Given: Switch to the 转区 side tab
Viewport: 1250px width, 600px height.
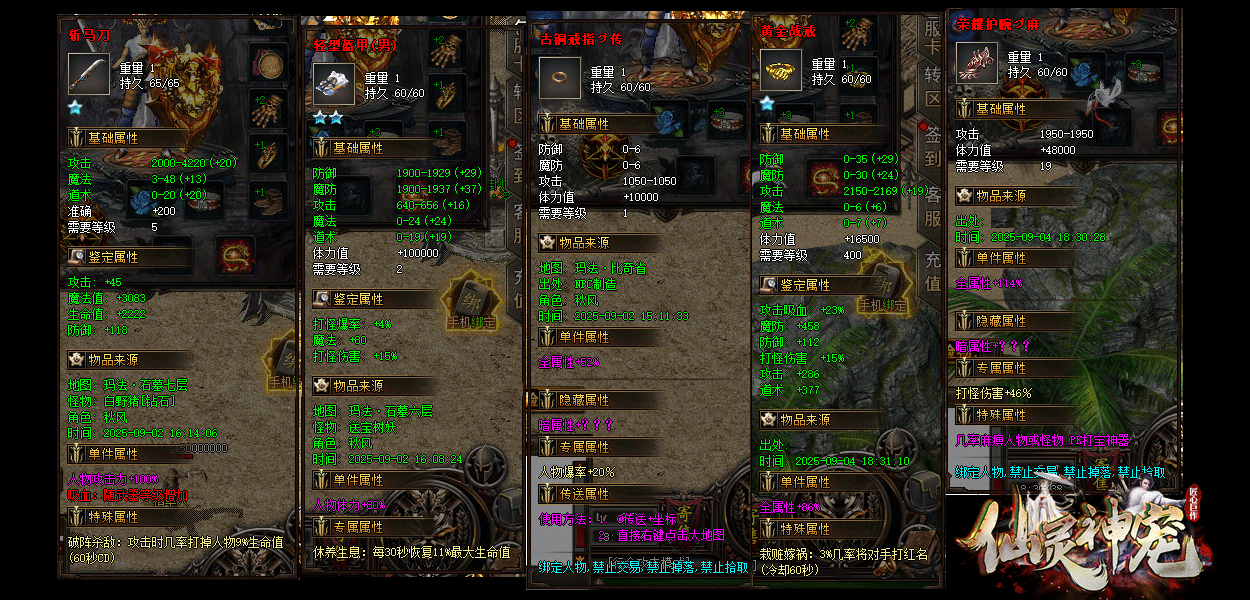Looking at the screenshot, I should (x=932, y=88).
